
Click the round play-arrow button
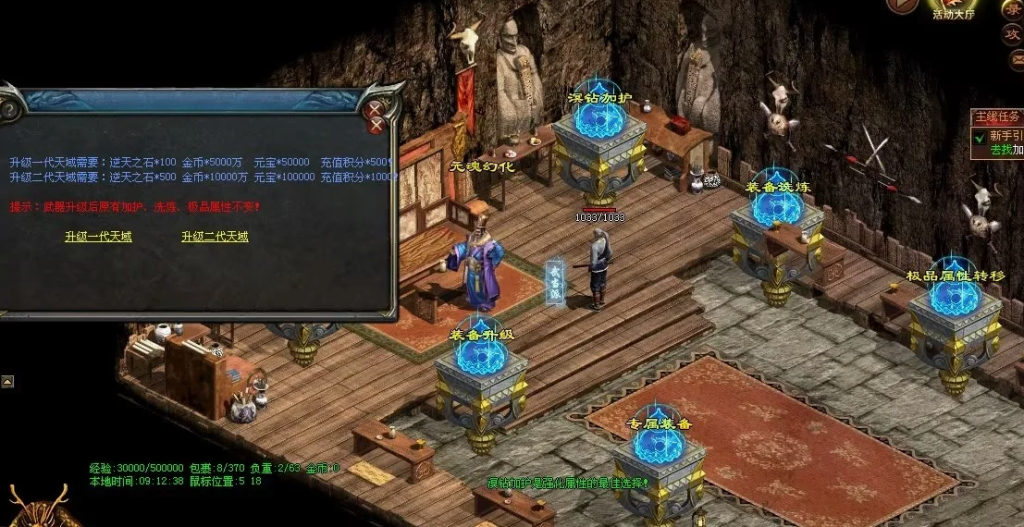tap(902, 5)
